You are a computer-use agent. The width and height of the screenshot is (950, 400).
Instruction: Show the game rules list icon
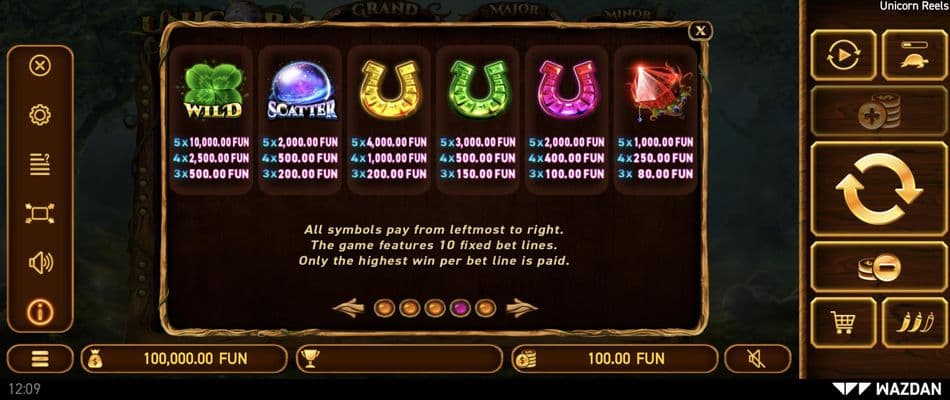click(40, 164)
